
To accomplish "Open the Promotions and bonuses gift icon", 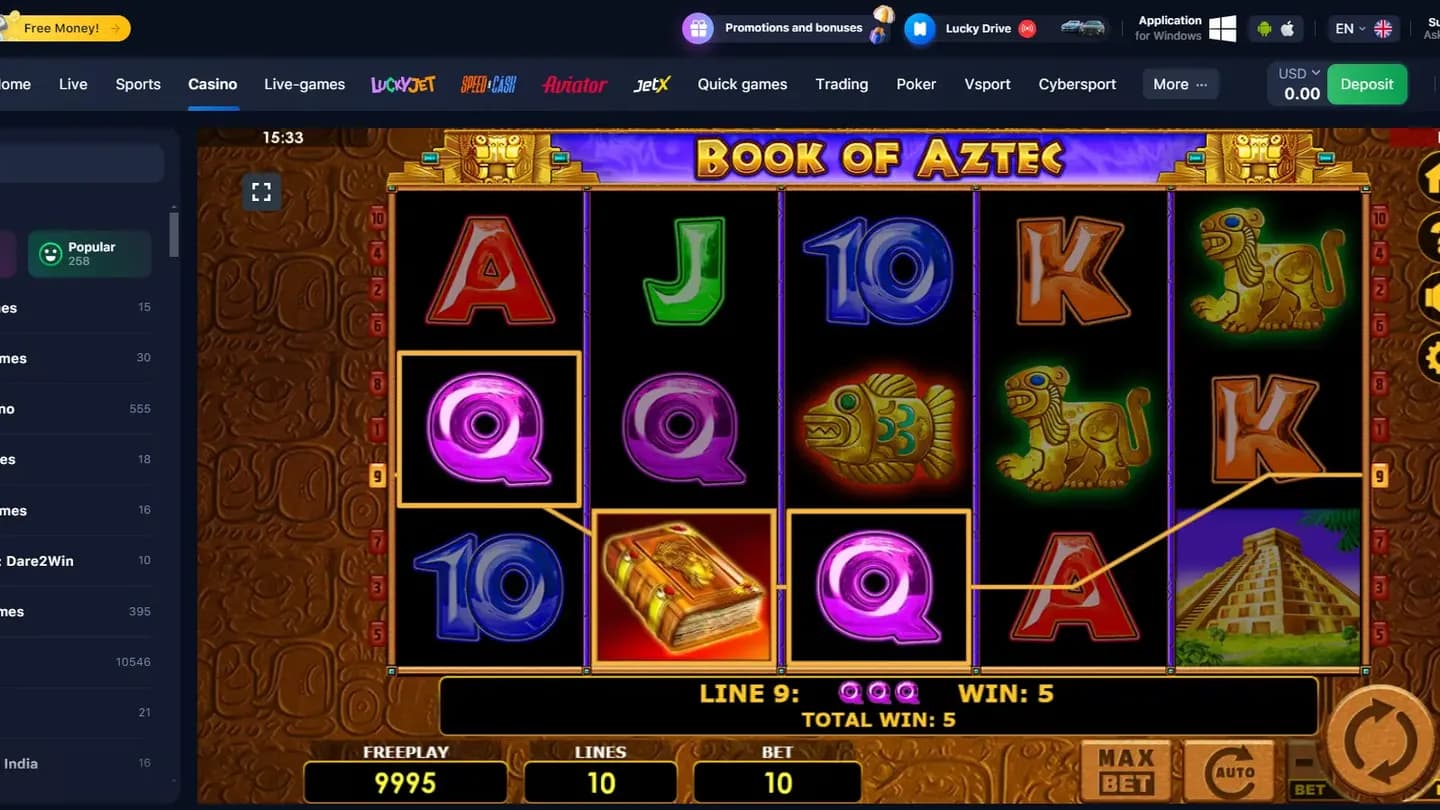I will (696, 28).
